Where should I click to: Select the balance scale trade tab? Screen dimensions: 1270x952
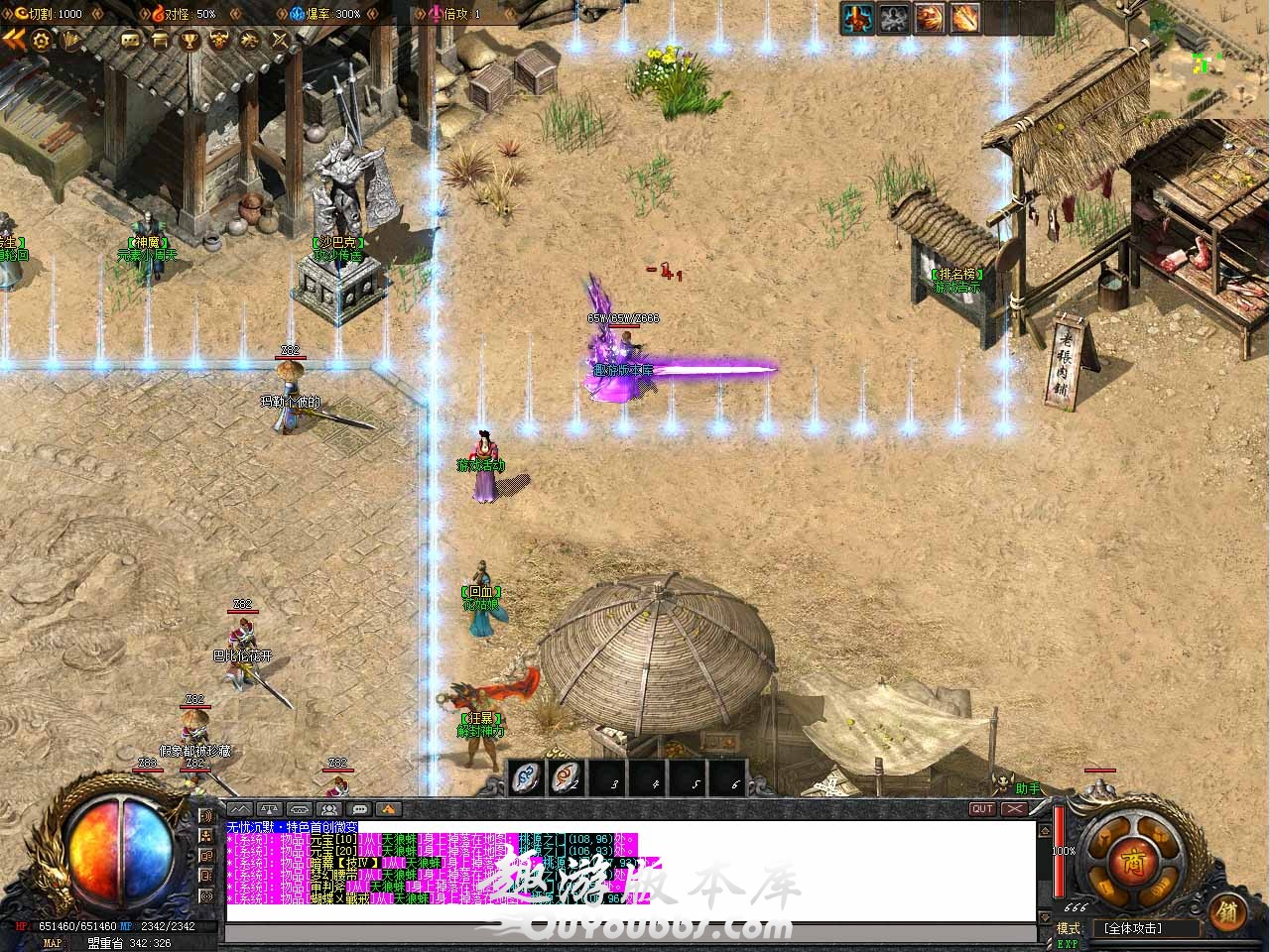coord(270,809)
